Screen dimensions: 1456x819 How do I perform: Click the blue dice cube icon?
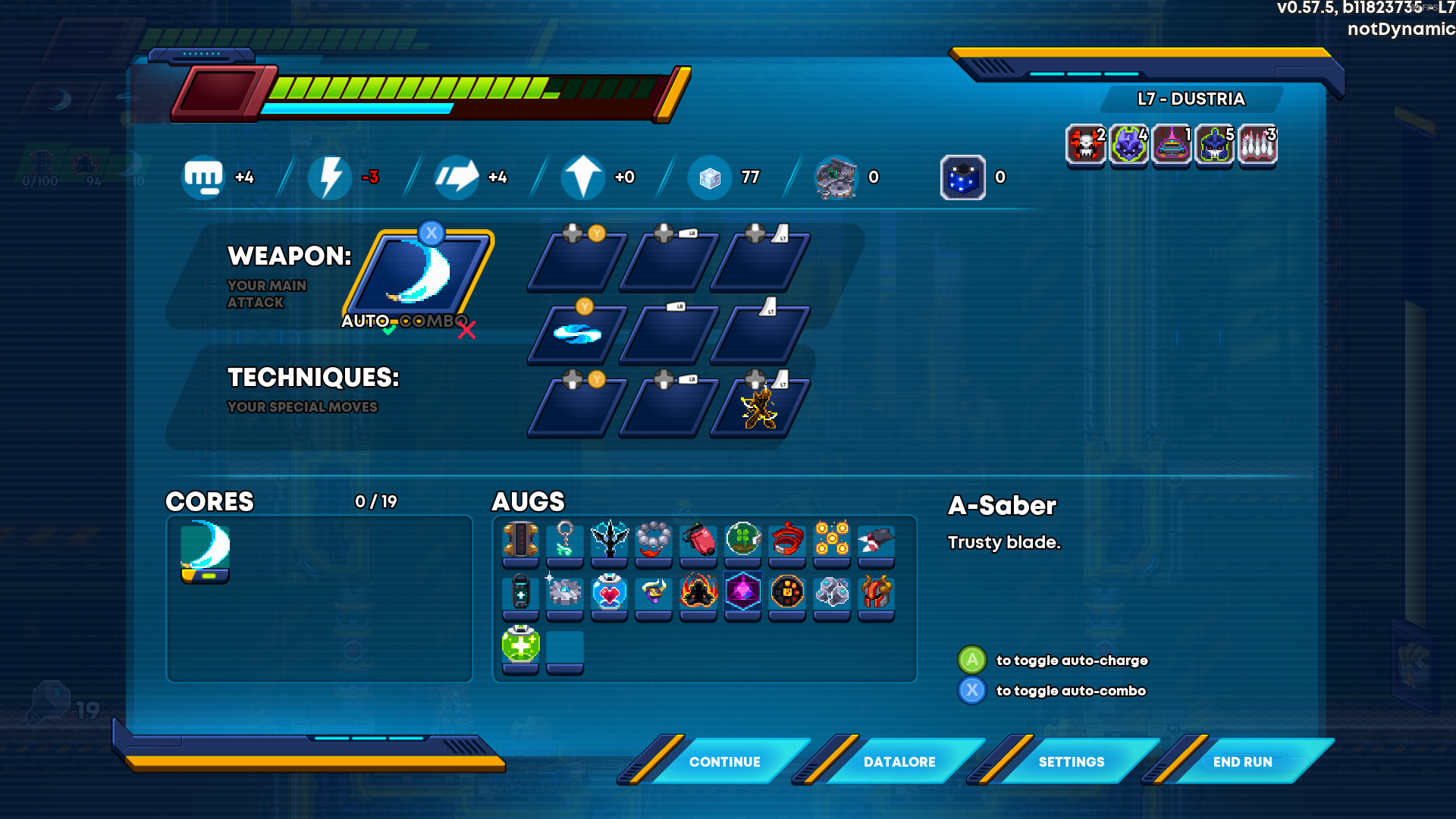point(962,177)
